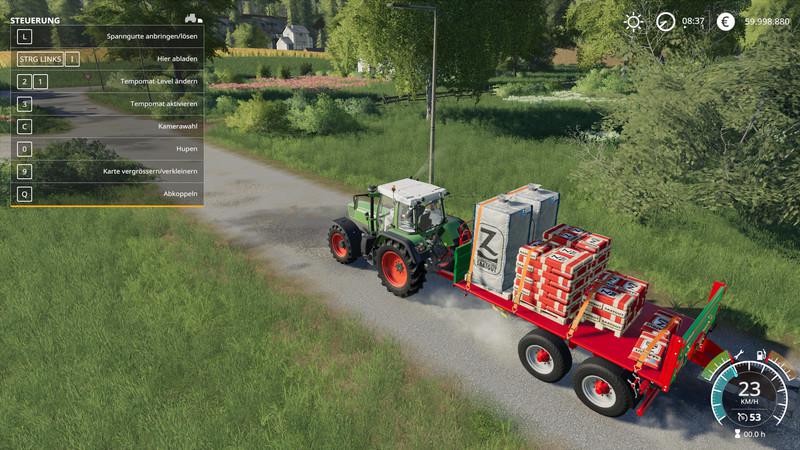Click the sun weather icon
Image resolution: width=800 pixels, height=450 pixels.
633,21
